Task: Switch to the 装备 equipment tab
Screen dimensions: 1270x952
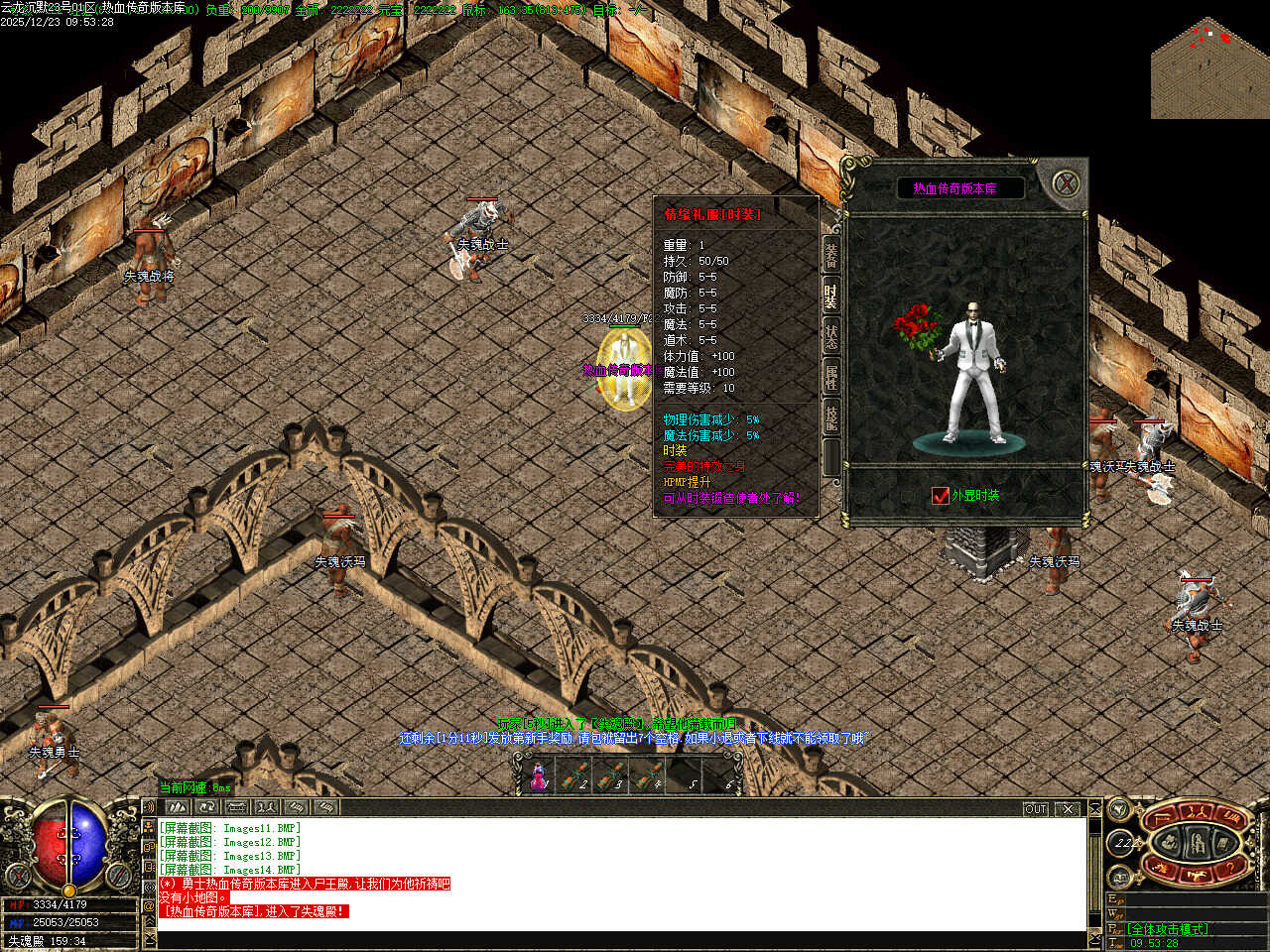Action: point(831,256)
